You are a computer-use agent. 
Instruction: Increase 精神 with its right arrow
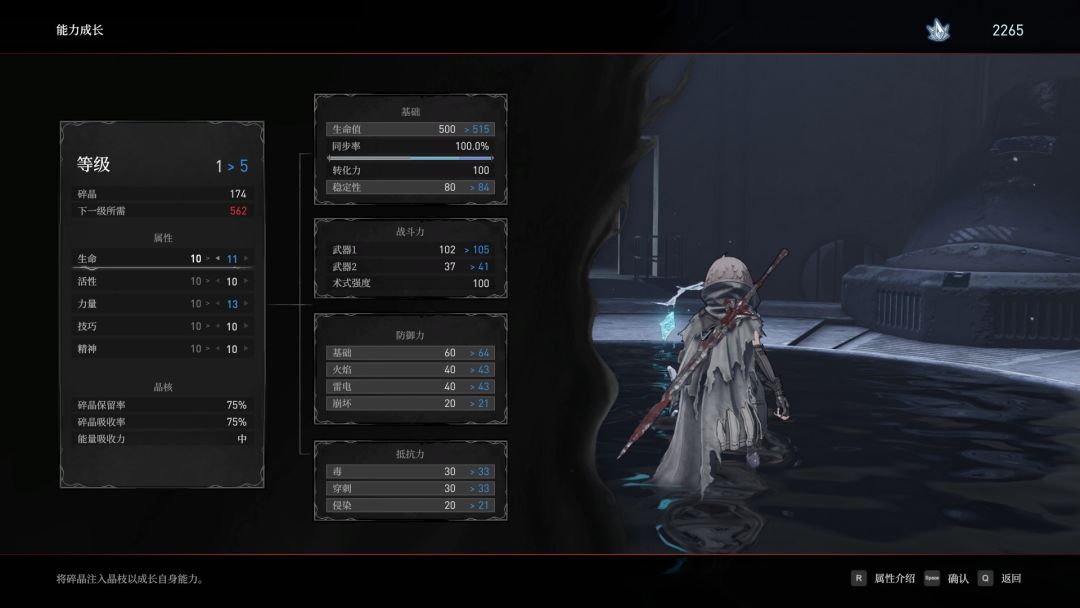pyautogui.click(x=246, y=349)
